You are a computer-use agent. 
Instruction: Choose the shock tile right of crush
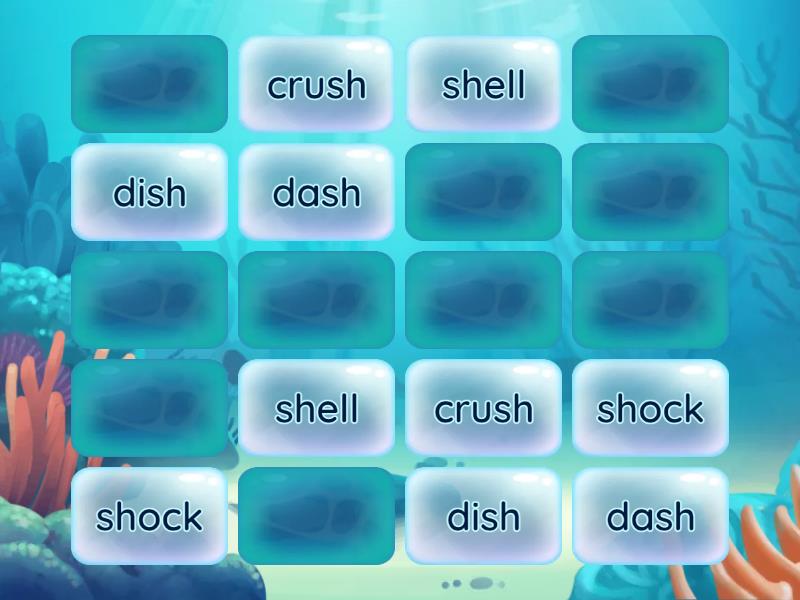651,408
